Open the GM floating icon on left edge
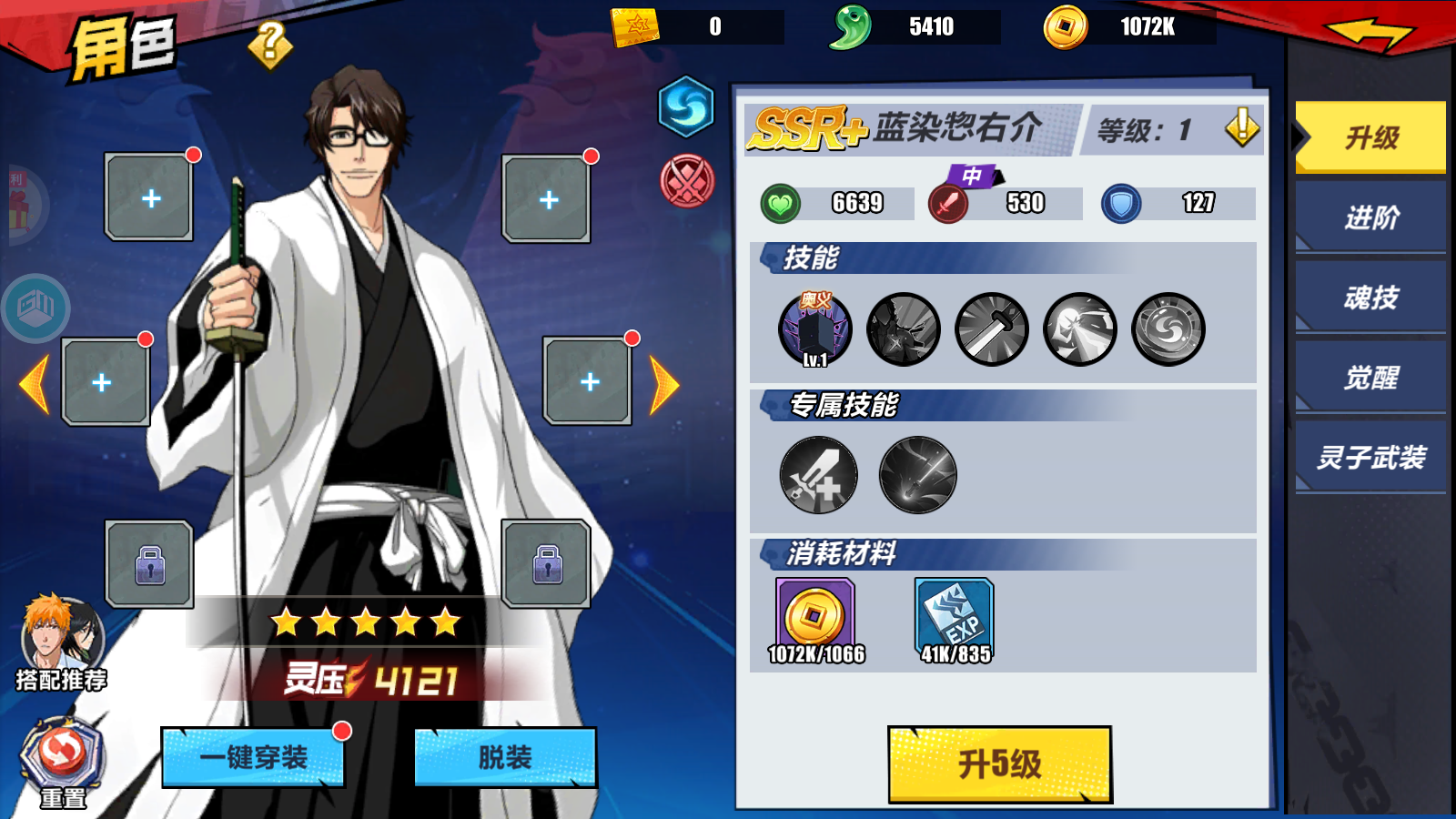The image size is (1456, 819). pos(36,309)
